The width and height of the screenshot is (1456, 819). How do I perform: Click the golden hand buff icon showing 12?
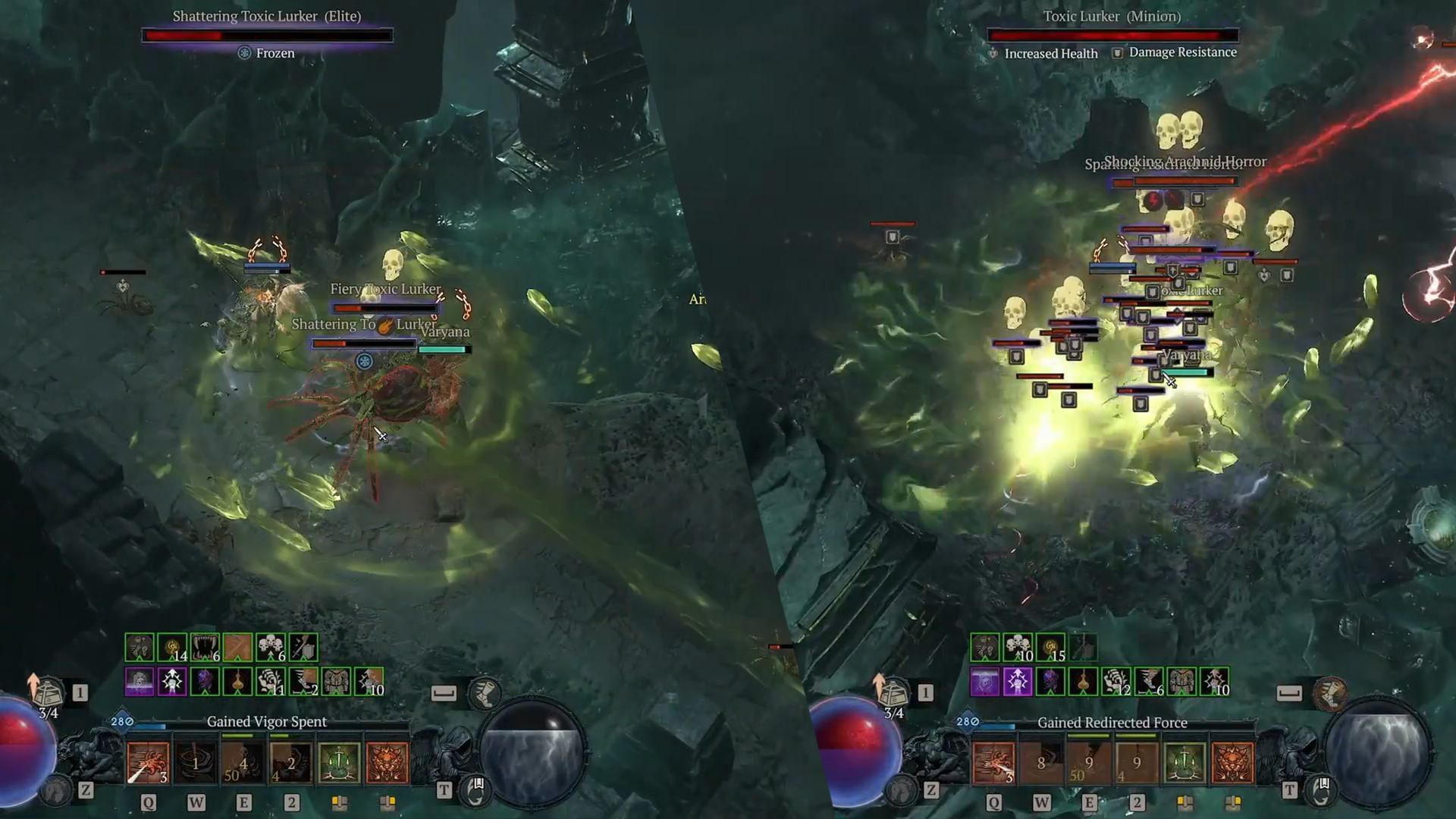[x=1115, y=681]
